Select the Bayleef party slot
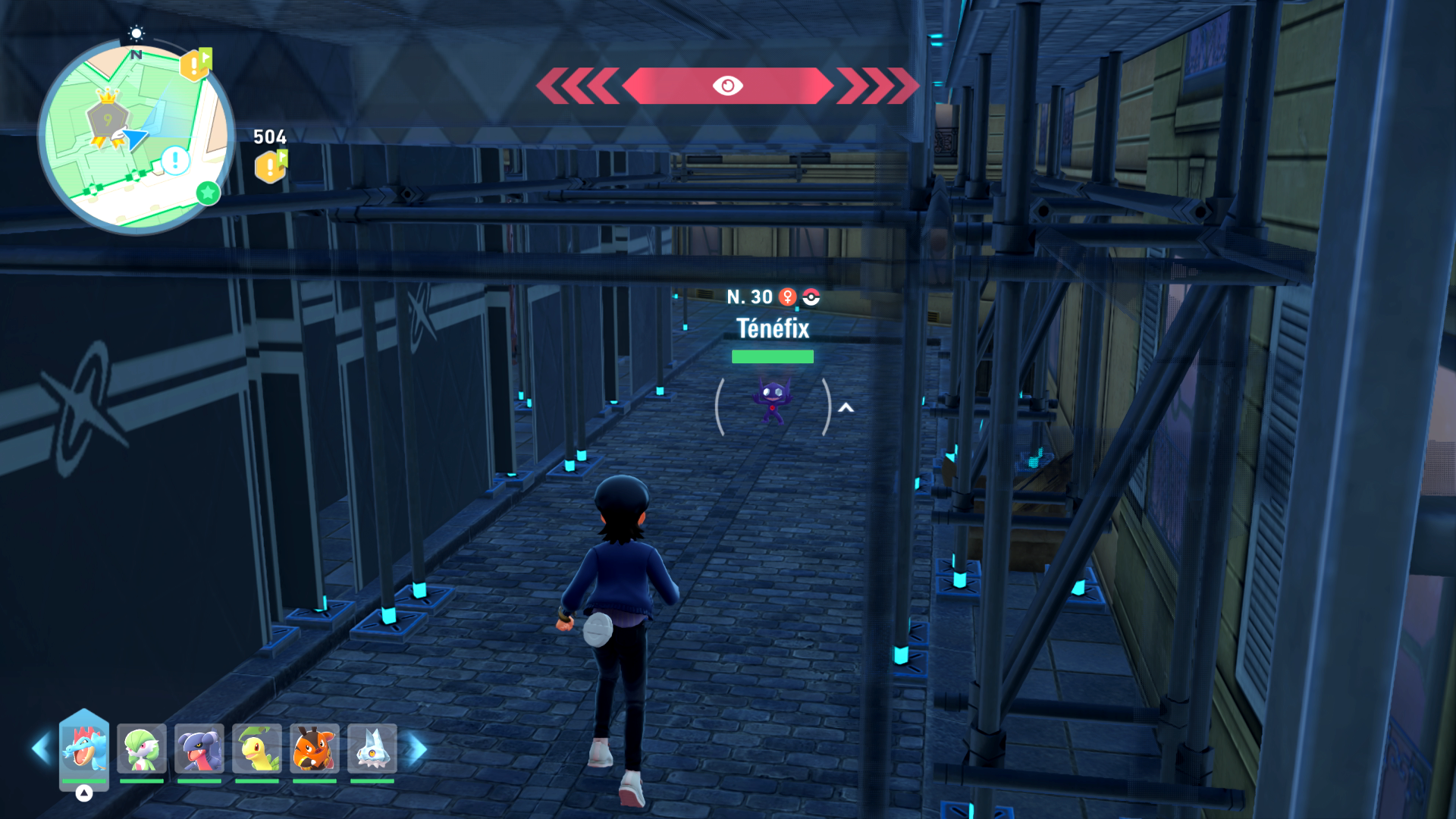1456x819 pixels. pyautogui.click(x=257, y=748)
